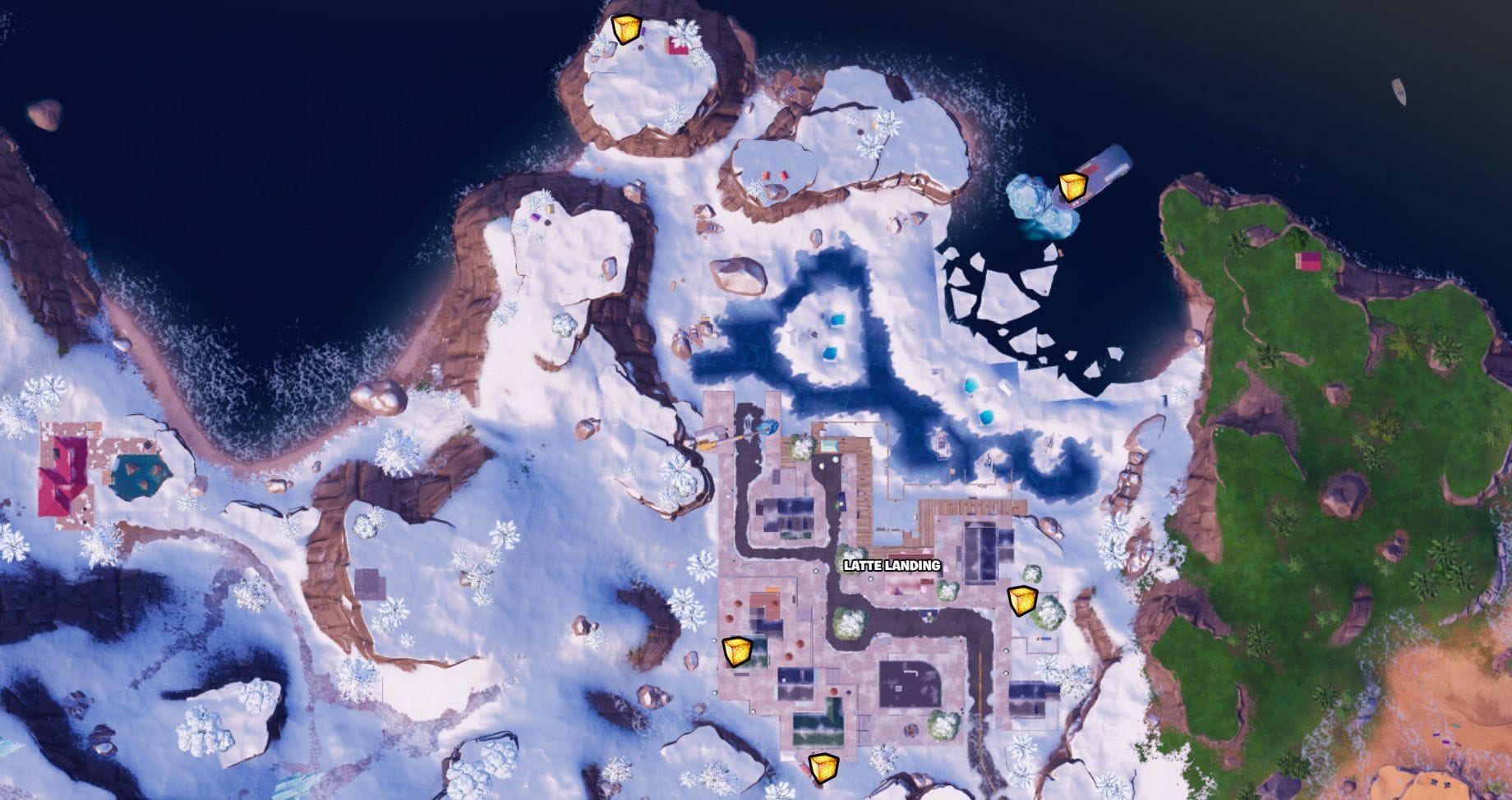1512x800 pixels.
Task: Click the gold cube marker on the ship
Action: (x=1072, y=187)
